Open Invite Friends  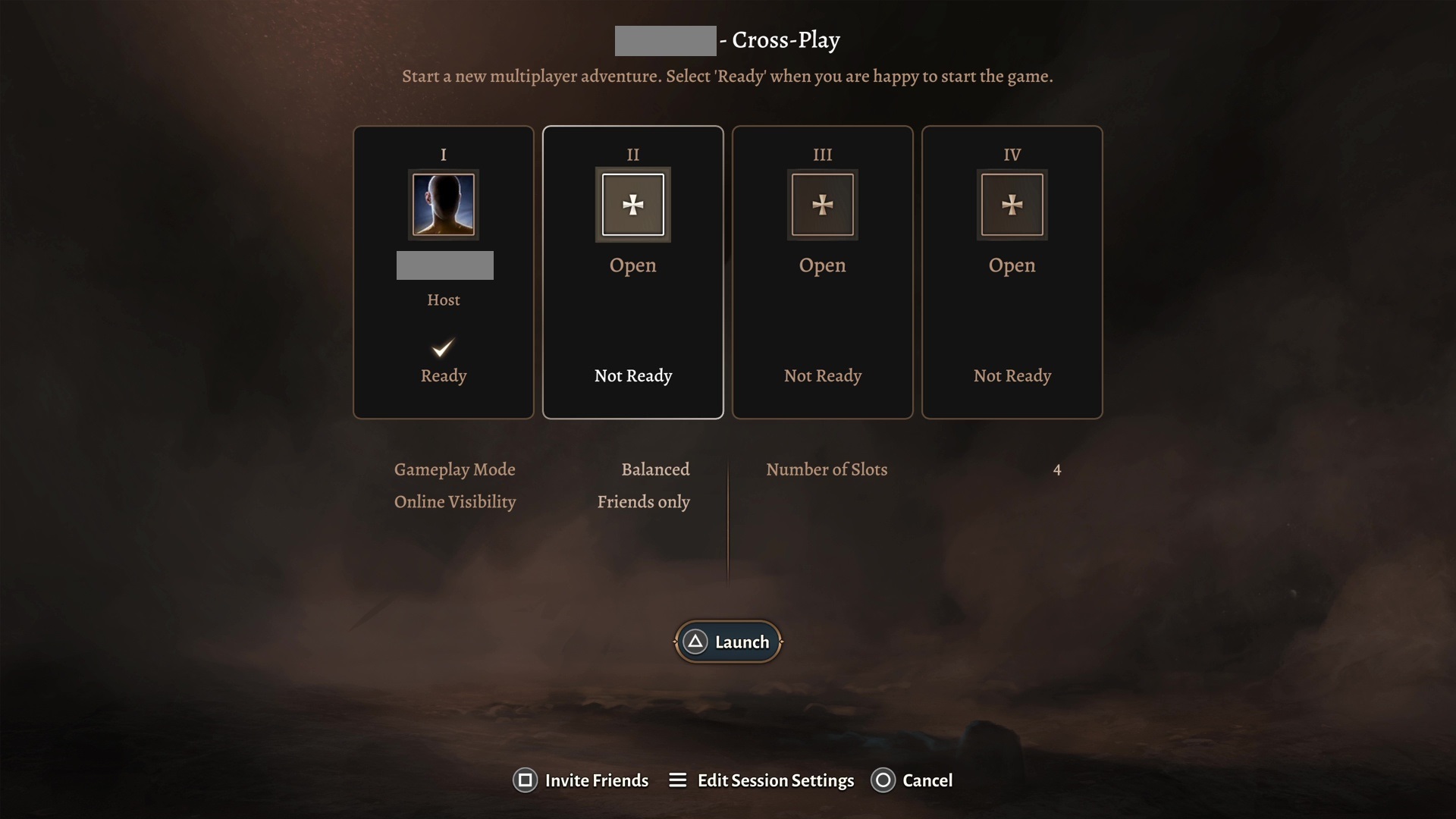[581, 780]
